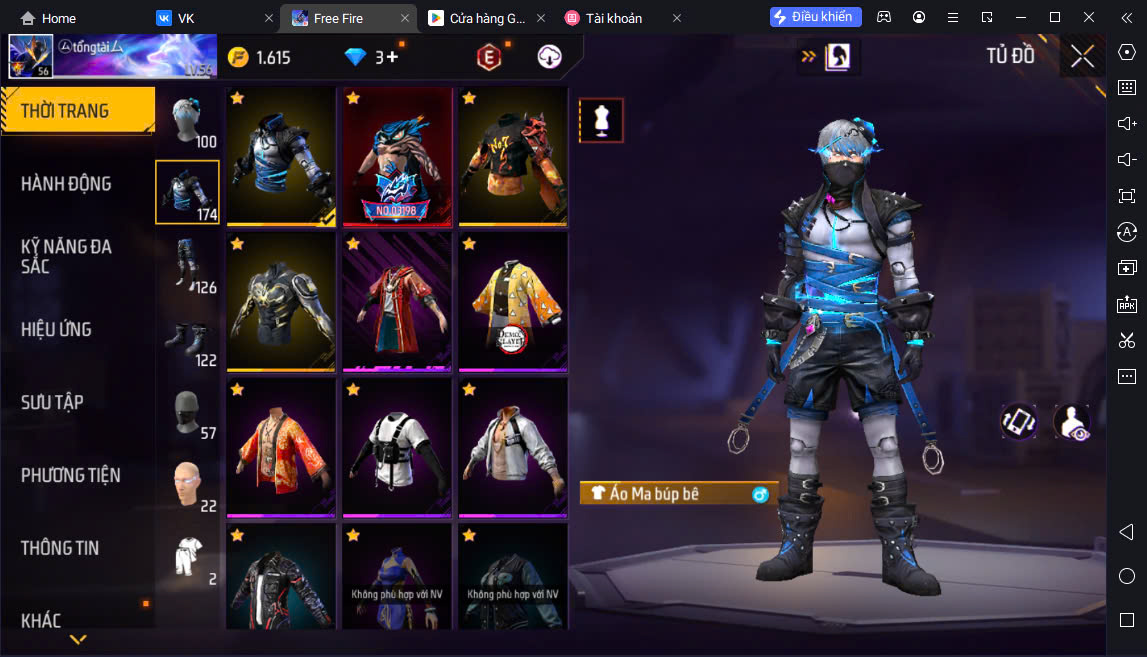1147x657 pixels.
Task: Click the diamond currency counter
Action: point(371,57)
